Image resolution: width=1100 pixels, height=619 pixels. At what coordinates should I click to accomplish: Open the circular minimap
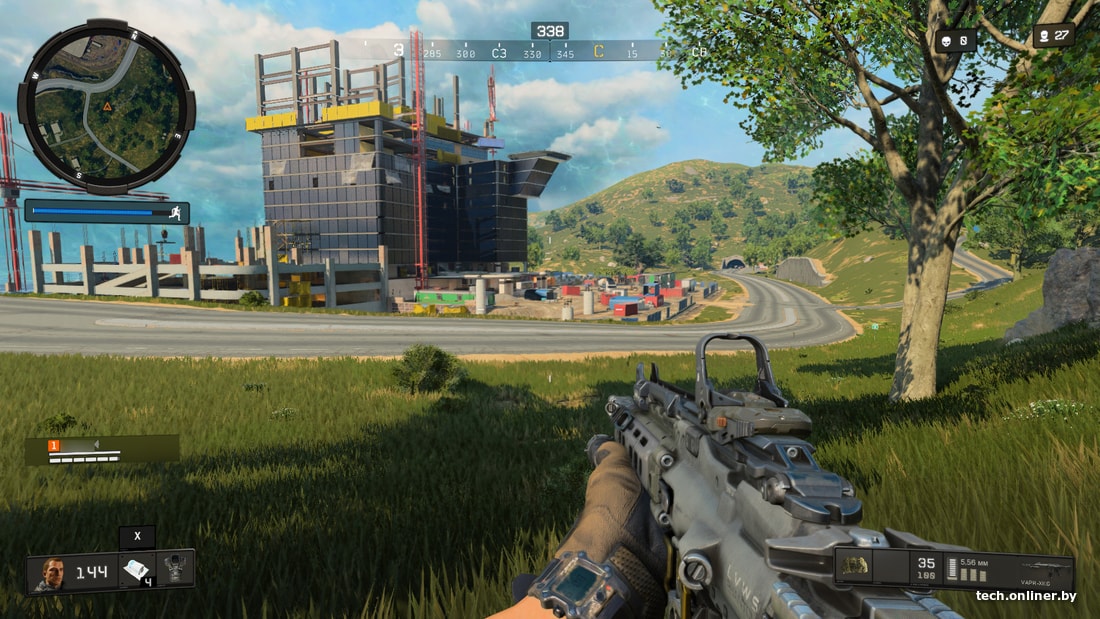click(106, 107)
